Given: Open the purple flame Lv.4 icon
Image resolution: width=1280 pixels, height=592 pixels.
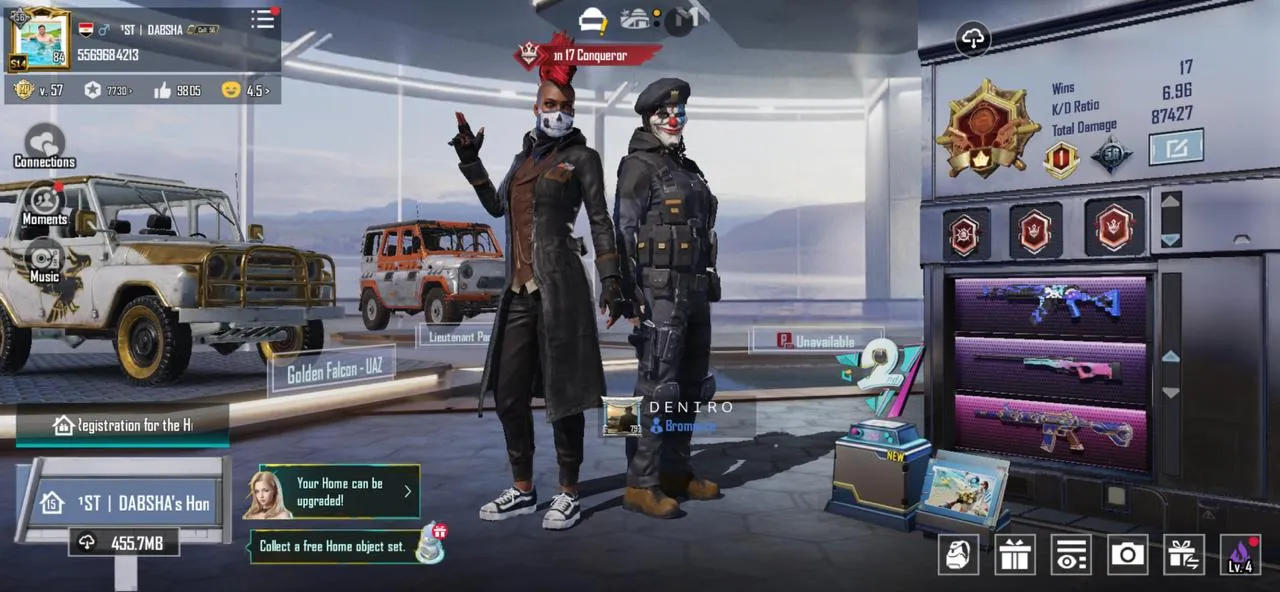Looking at the screenshot, I should 1240,555.
